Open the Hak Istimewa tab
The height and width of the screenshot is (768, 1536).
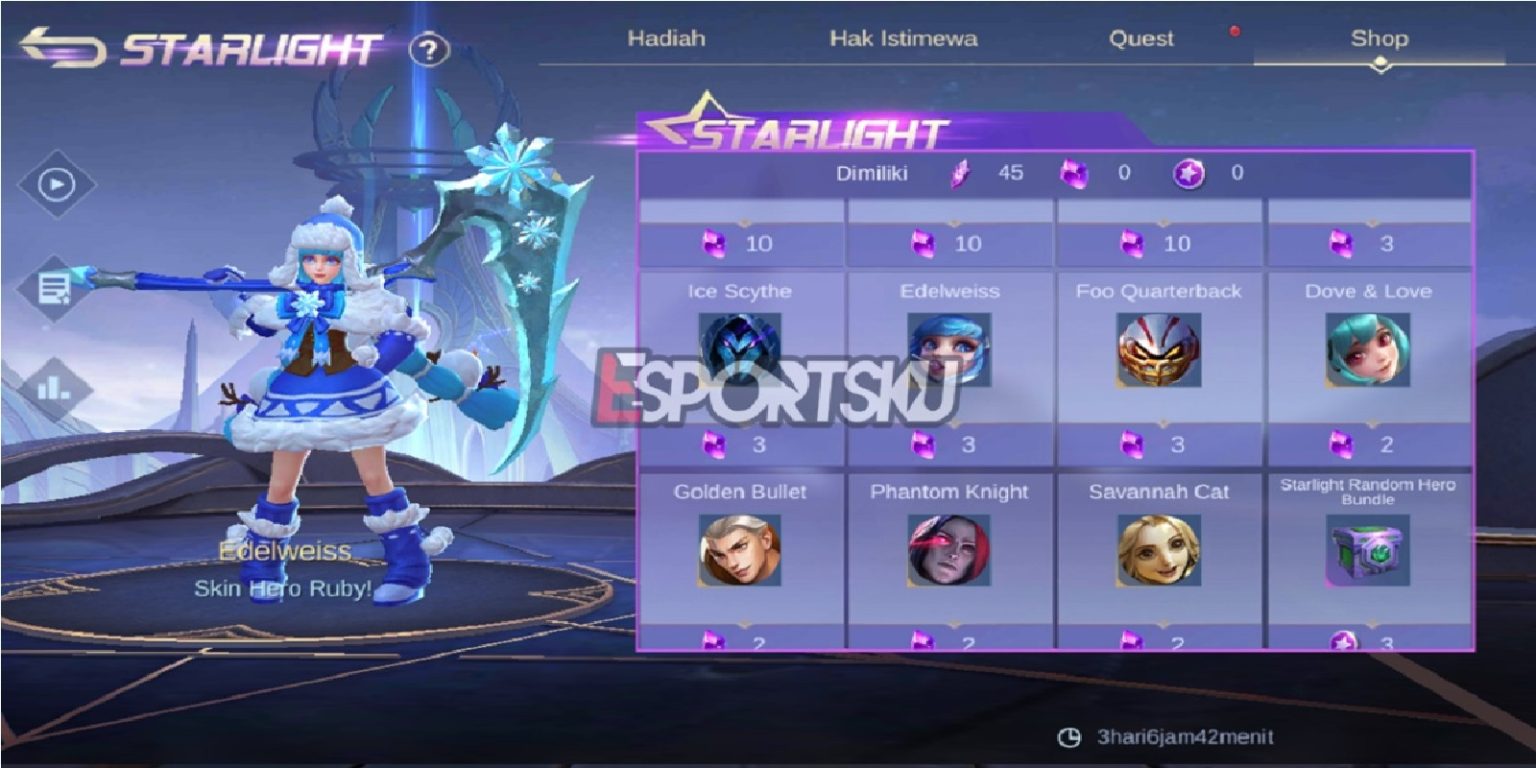tap(905, 39)
